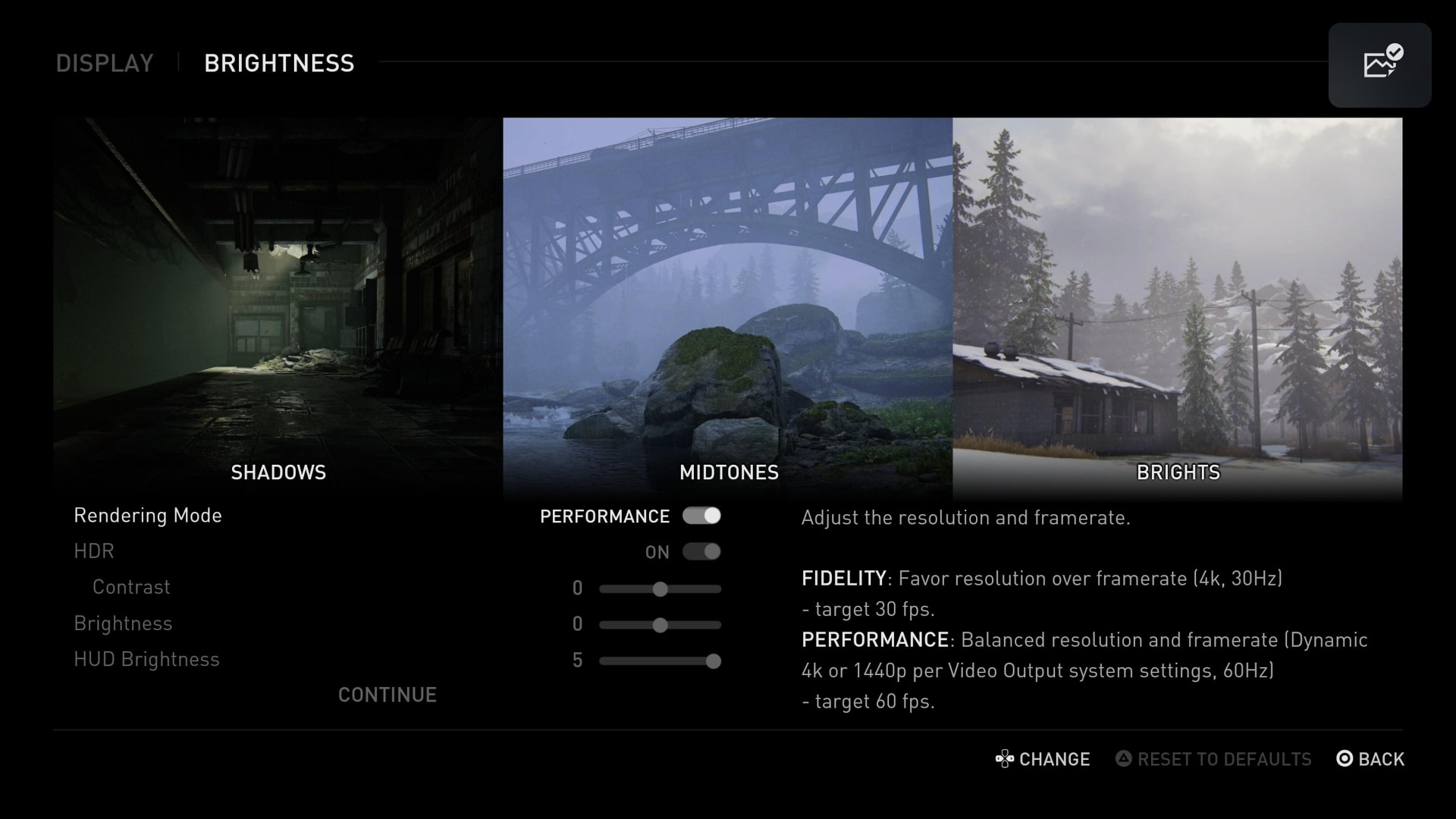This screenshot has height=819, width=1456.
Task: Click the screenshot-saved notification icon
Action: tap(1379, 64)
